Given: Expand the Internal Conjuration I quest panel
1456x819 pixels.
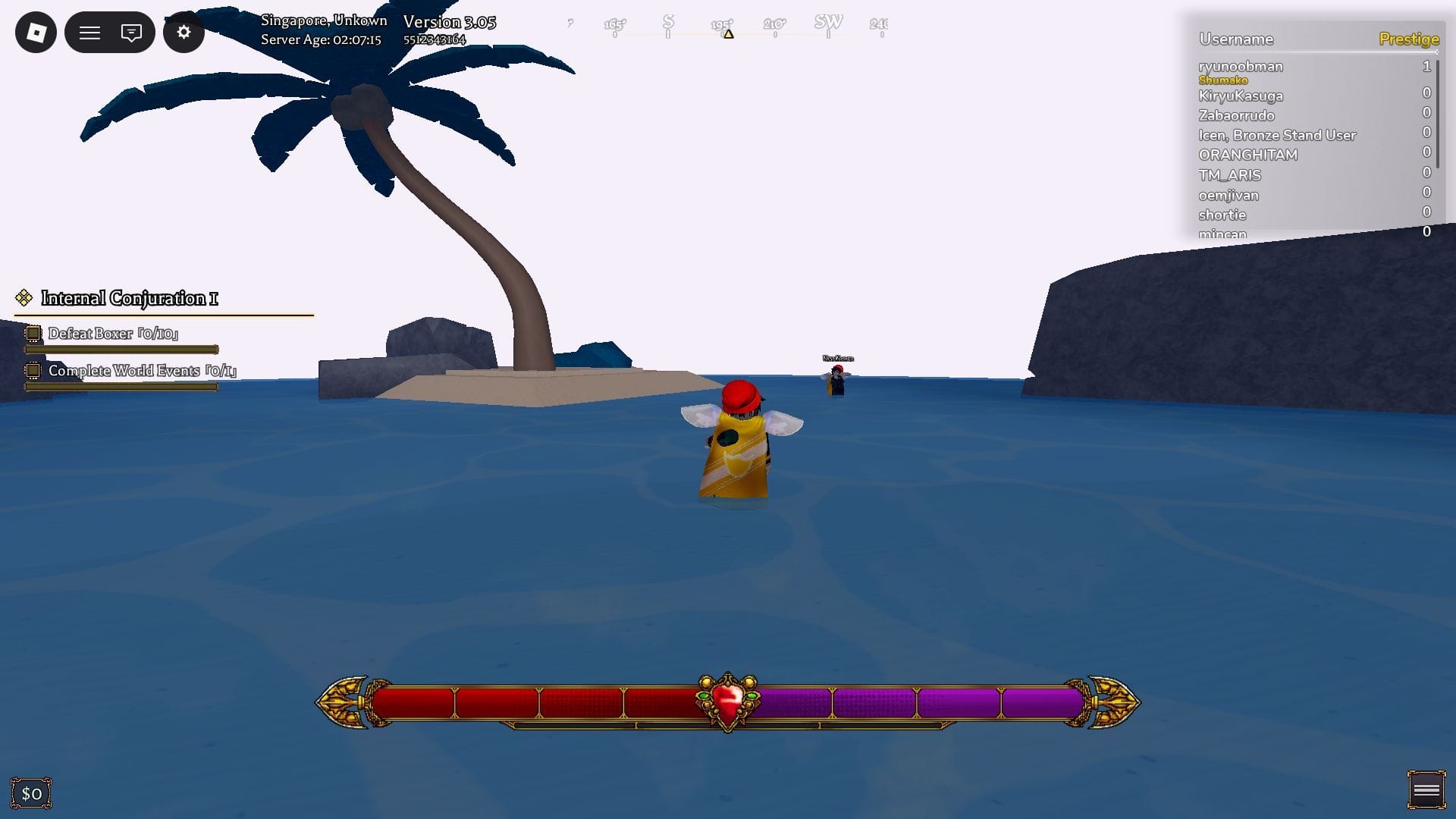Looking at the screenshot, I should click(129, 298).
